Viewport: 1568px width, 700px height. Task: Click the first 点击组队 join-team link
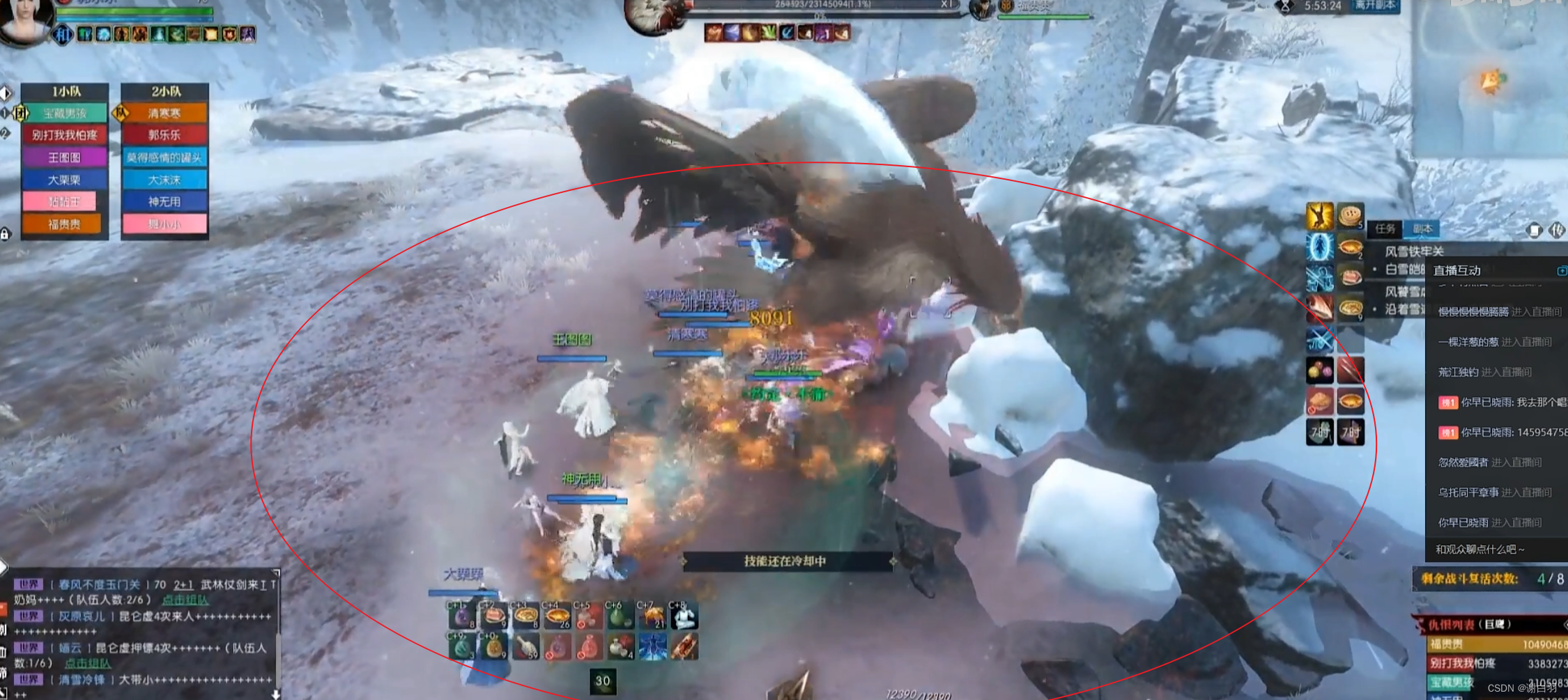pyautogui.click(x=185, y=600)
